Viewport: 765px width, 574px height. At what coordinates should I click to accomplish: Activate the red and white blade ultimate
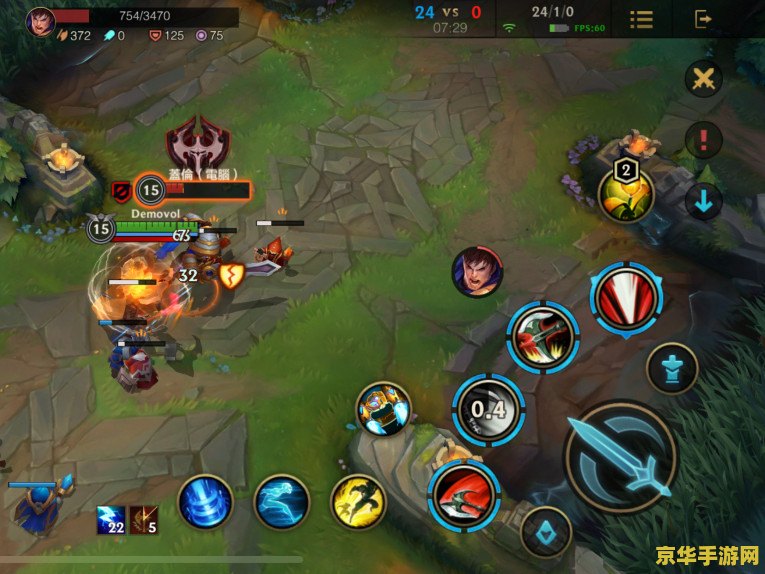(x=626, y=297)
